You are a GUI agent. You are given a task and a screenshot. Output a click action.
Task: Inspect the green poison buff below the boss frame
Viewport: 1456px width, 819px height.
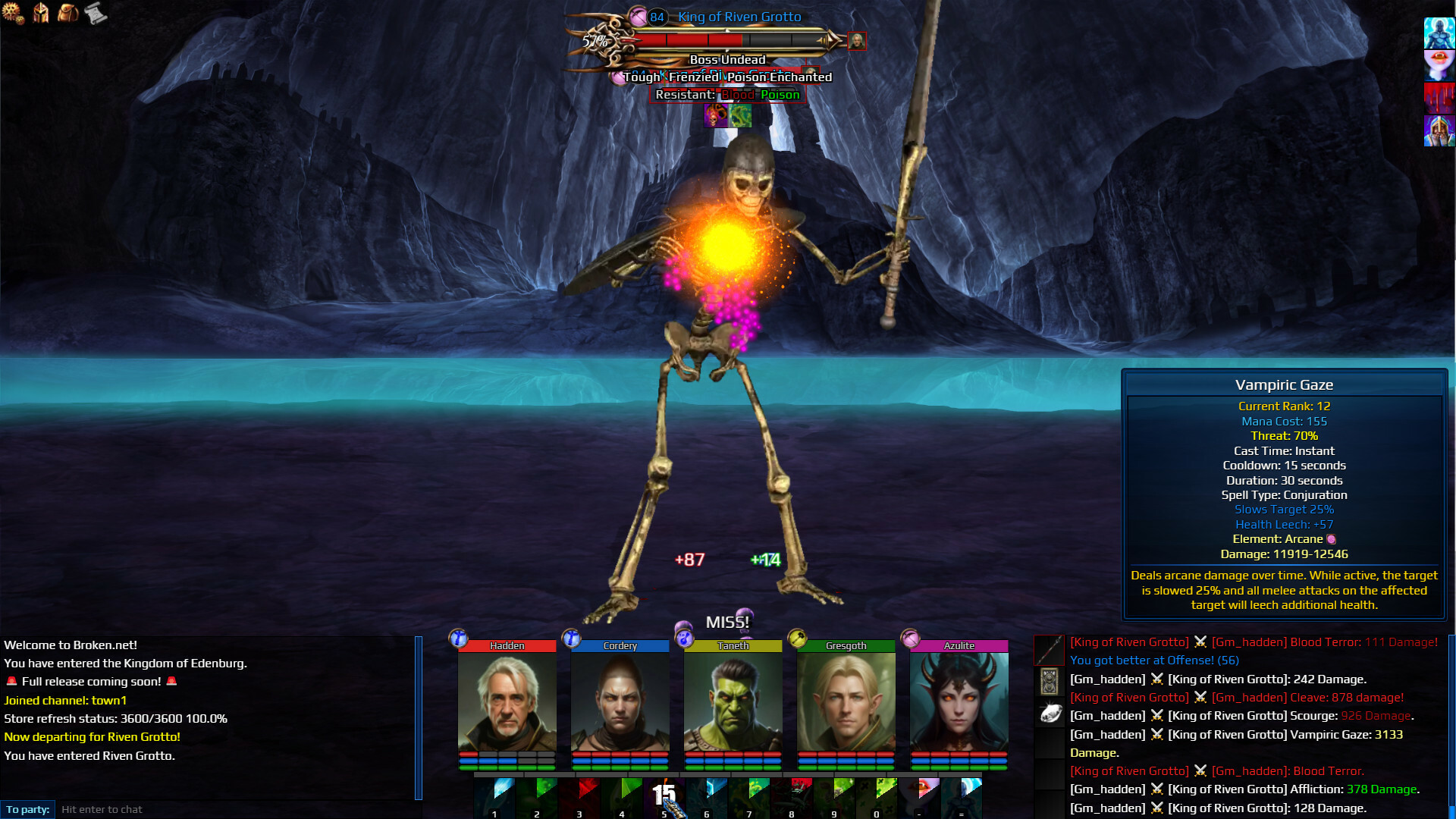[739, 117]
